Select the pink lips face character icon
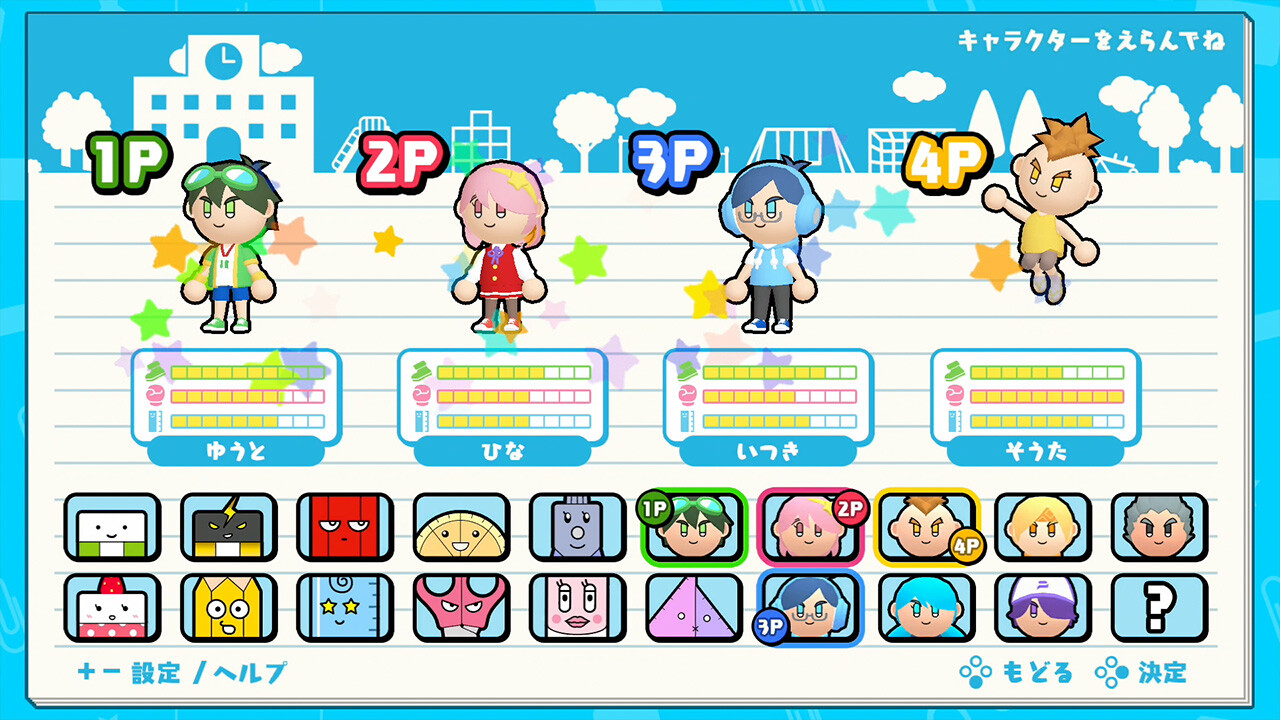1280x720 pixels. click(576, 613)
